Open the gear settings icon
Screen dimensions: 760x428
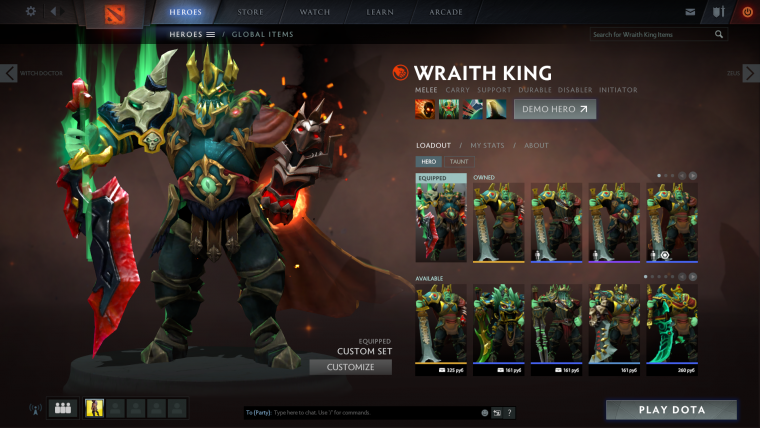point(30,12)
